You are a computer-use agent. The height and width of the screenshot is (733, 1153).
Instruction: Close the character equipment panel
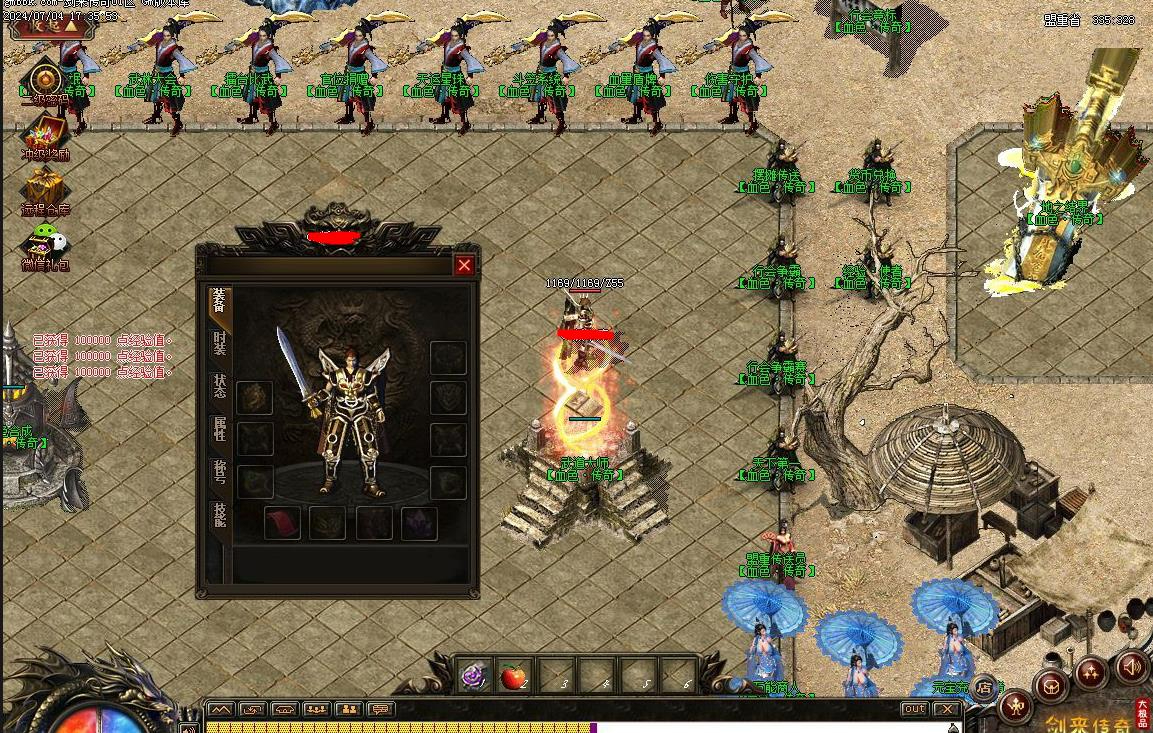coord(464,265)
